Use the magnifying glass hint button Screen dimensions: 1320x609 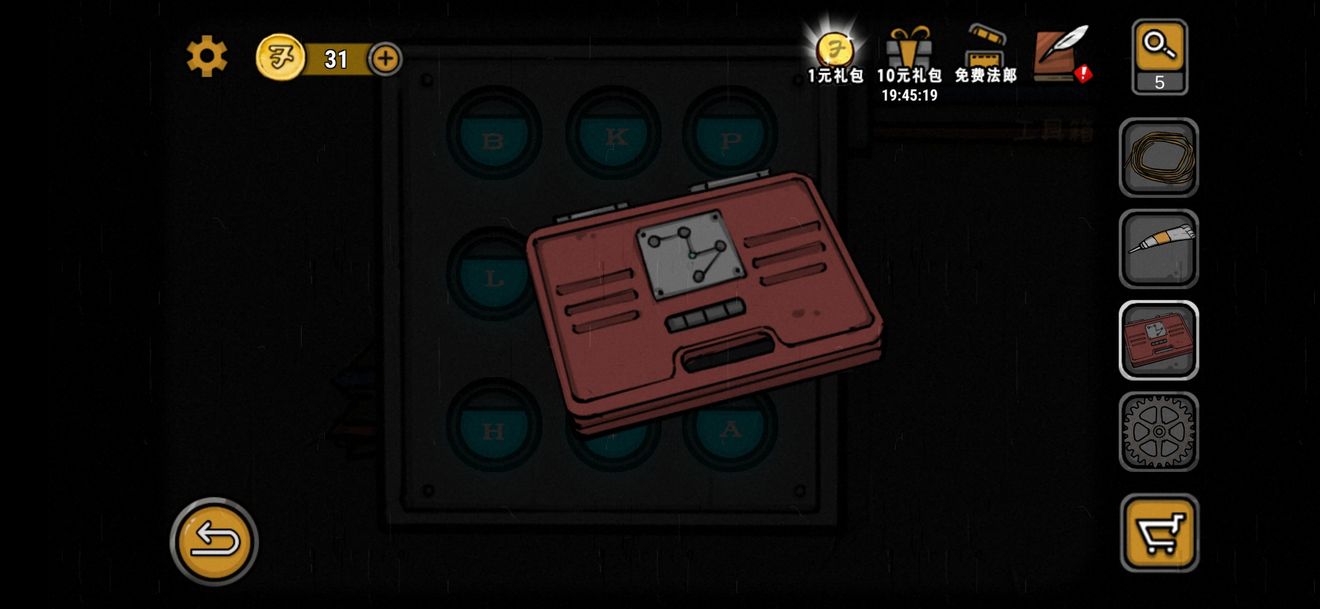tap(1159, 56)
